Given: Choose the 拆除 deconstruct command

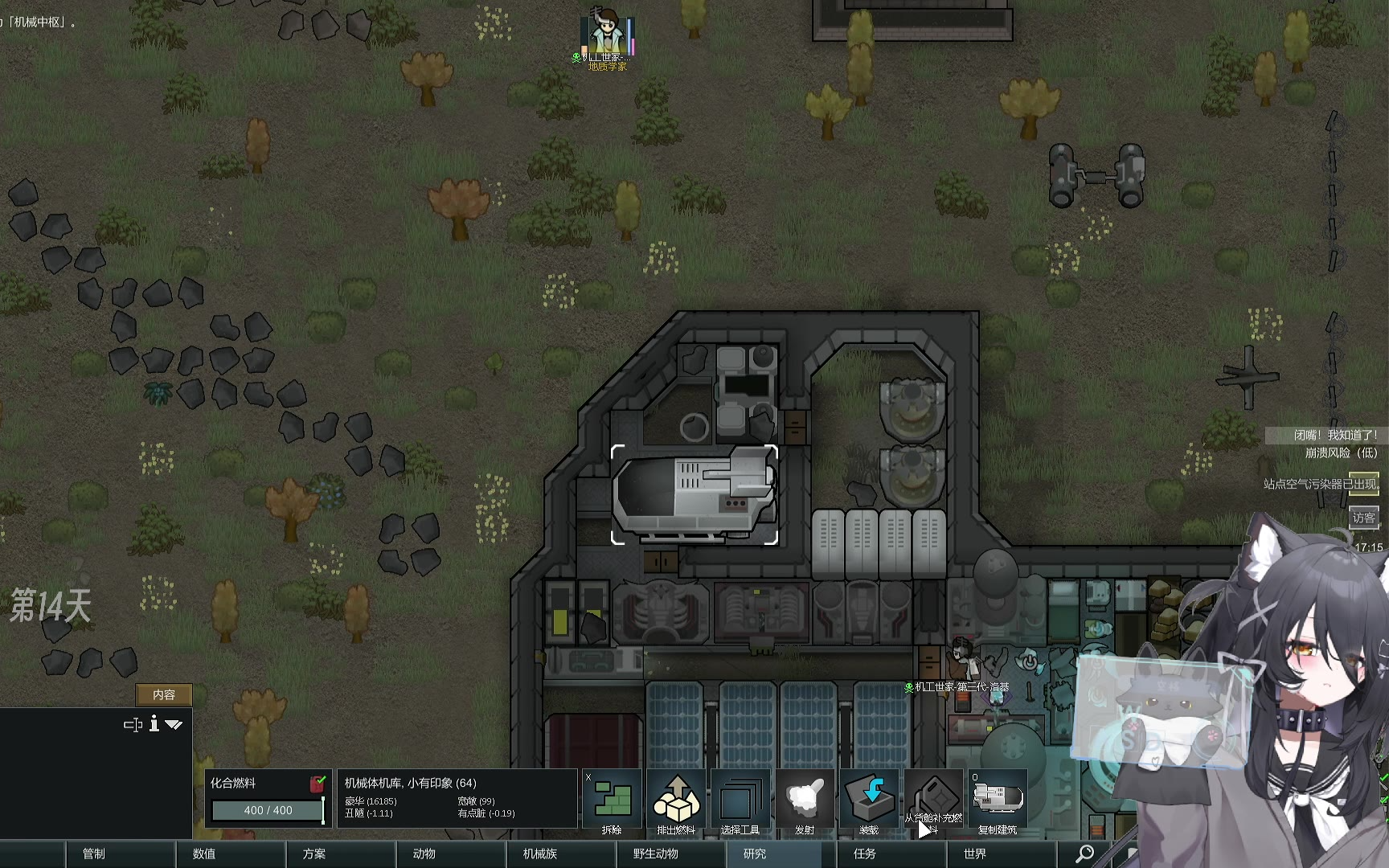Looking at the screenshot, I should pyautogui.click(x=612, y=802).
